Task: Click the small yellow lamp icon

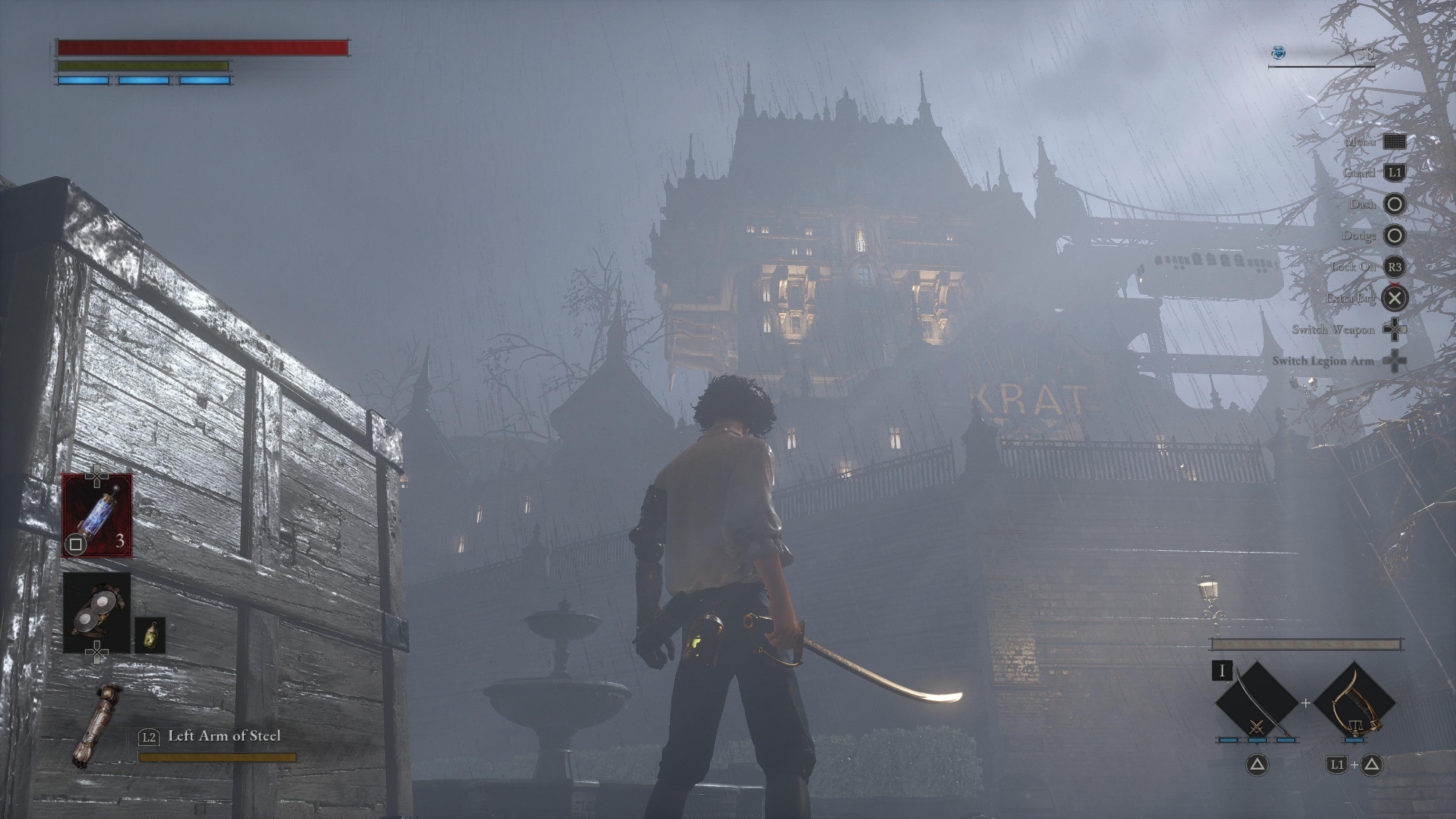Action: point(150,635)
